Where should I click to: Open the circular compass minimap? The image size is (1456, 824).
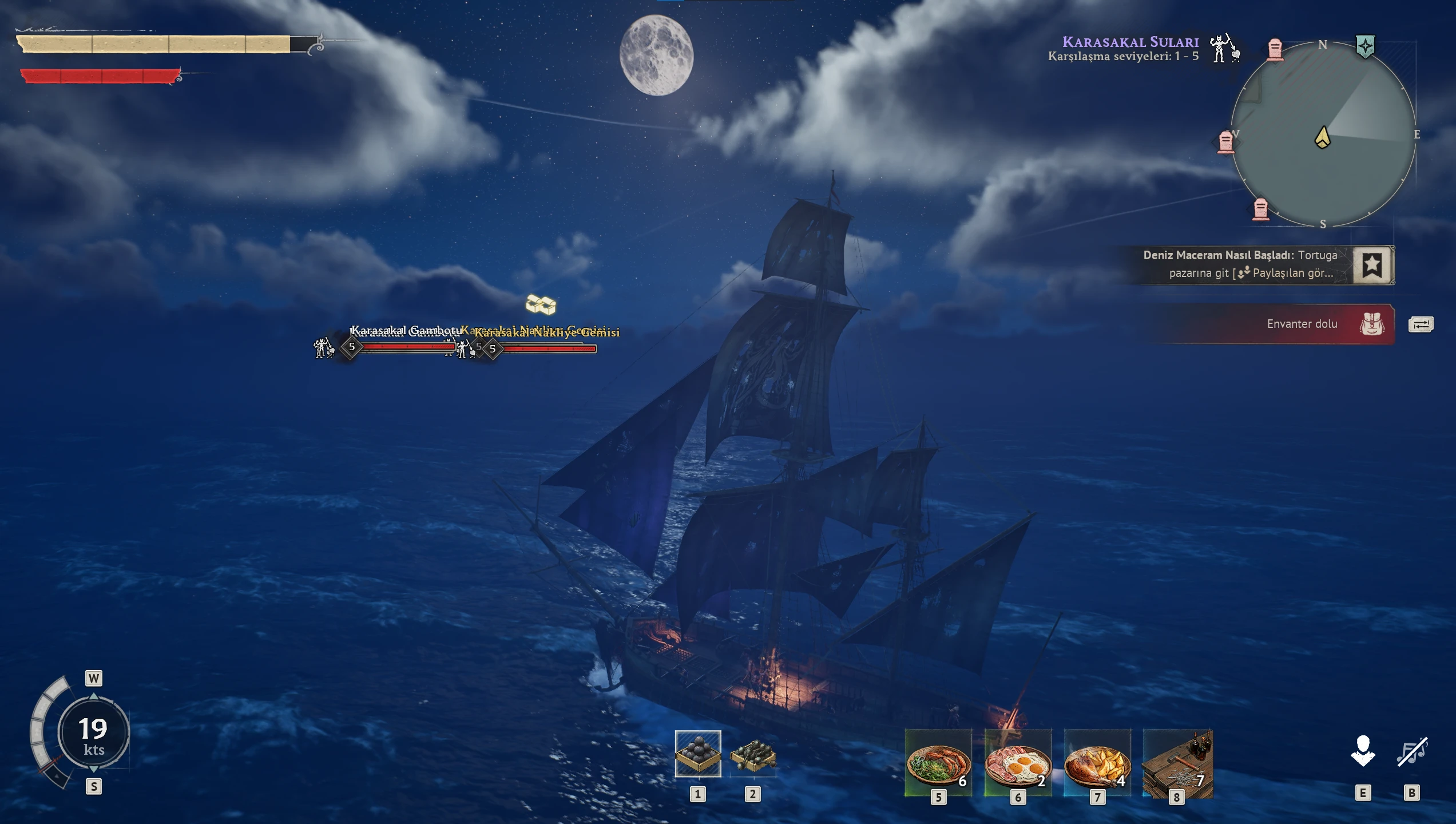coord(1323,134)
